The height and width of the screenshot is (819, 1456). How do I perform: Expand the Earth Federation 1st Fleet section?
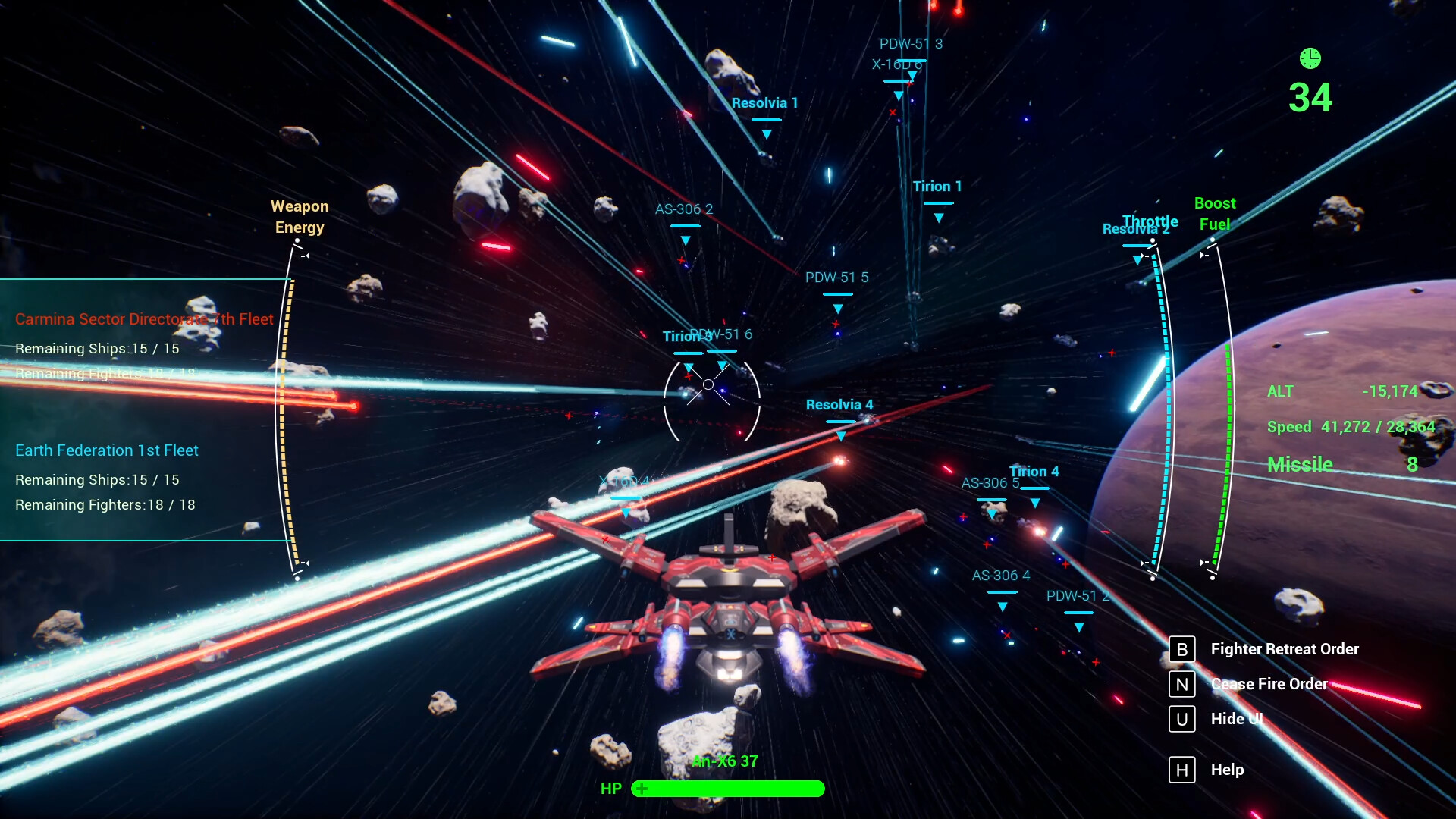click(x=106, y=450)
